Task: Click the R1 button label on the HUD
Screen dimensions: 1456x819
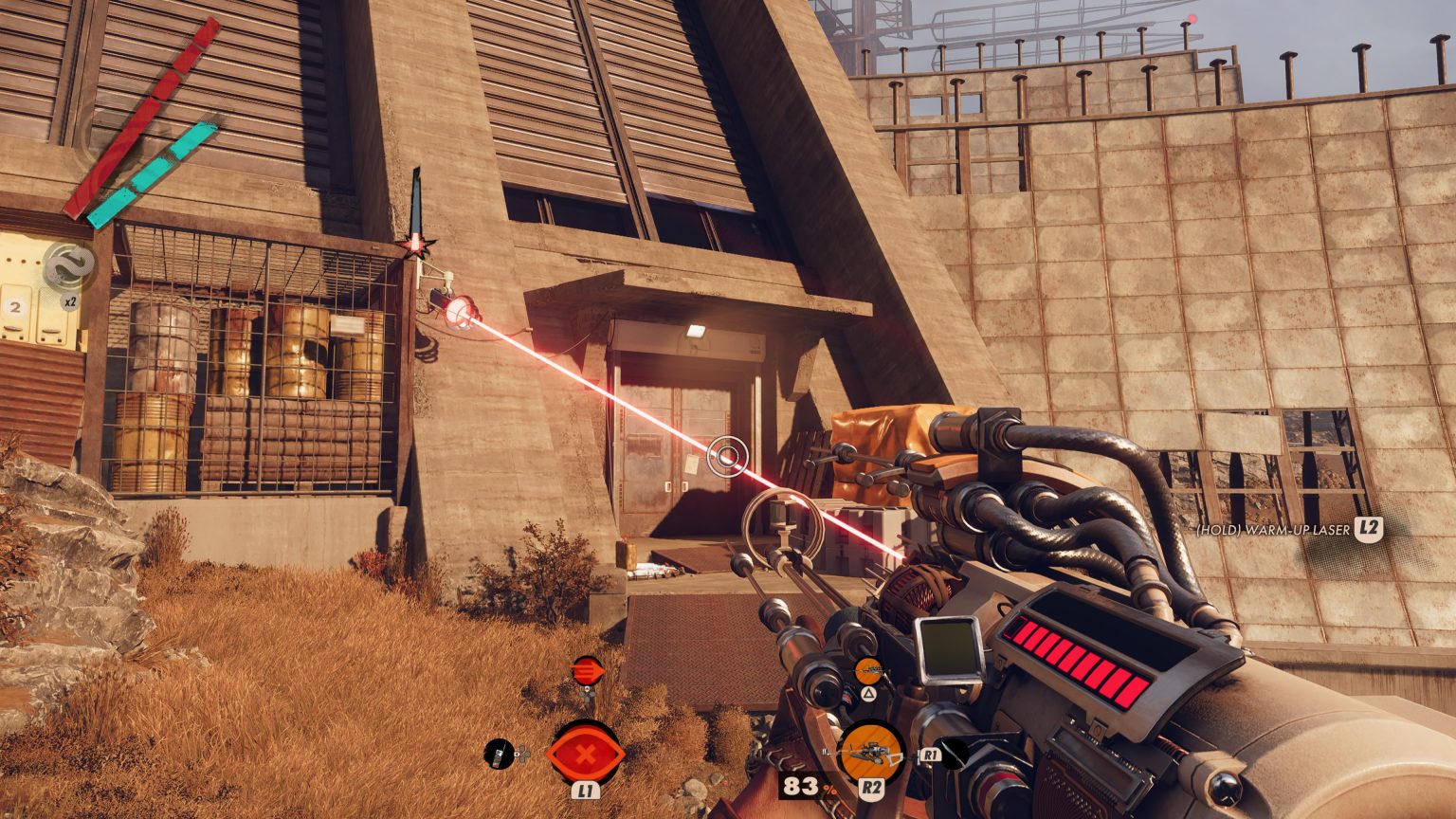Action: coord(932,755)
